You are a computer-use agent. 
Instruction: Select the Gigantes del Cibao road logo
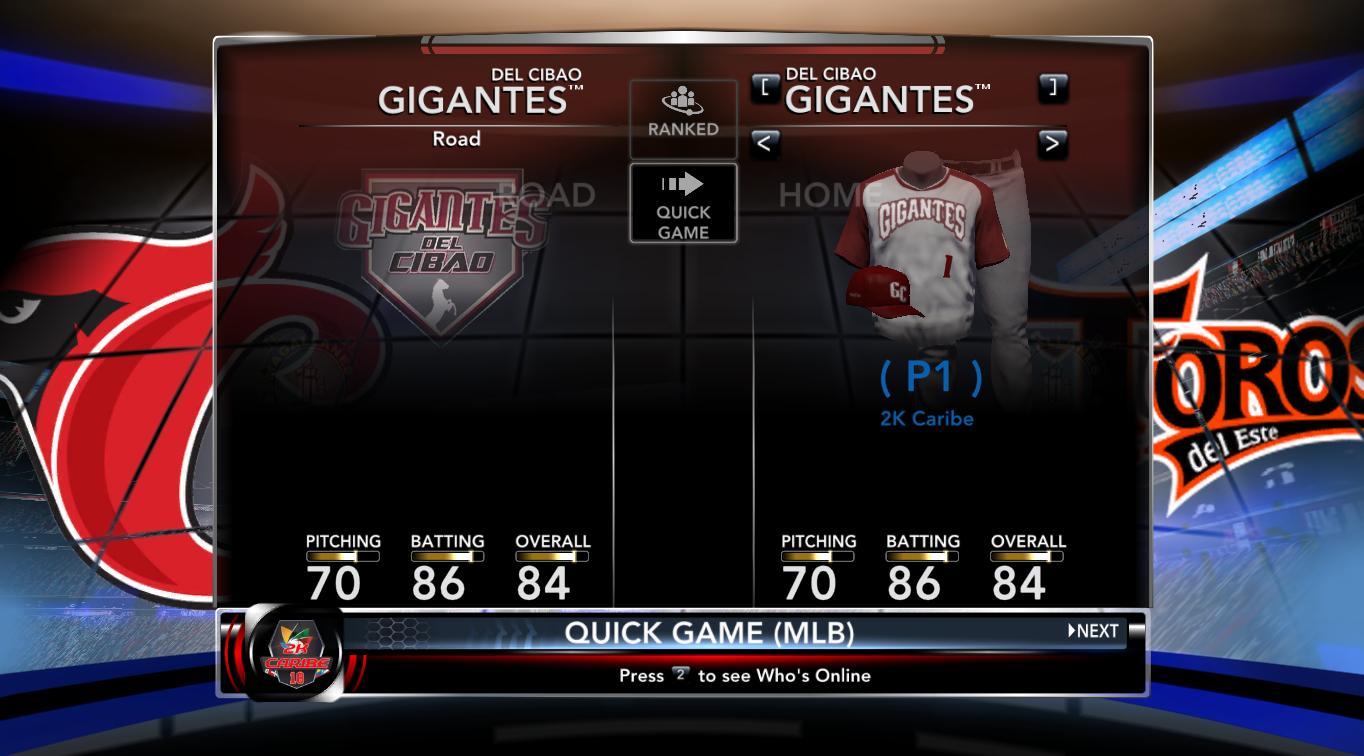pos(442,250)
